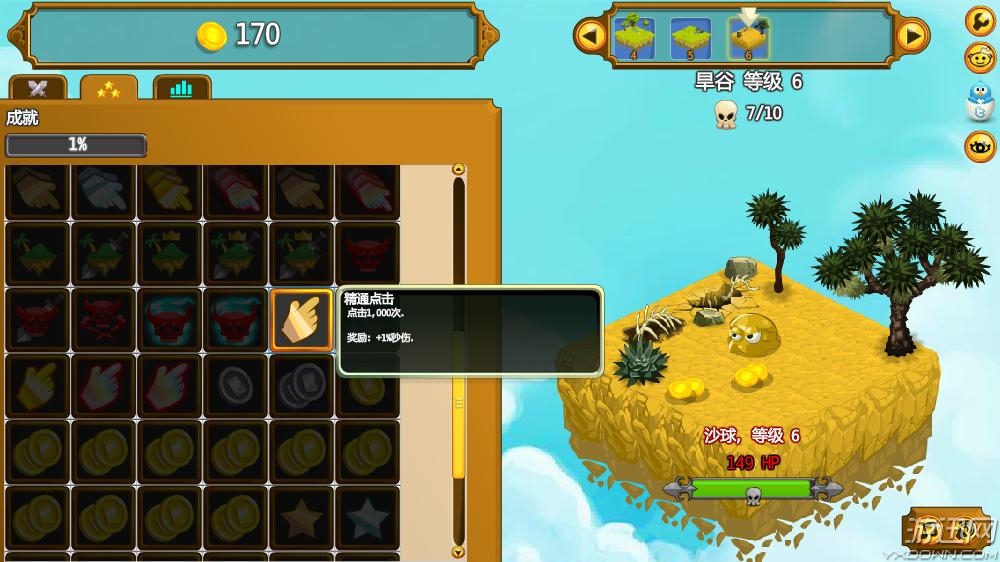Click the scroll up arrow of achievements list
The width and height of the screenshot is (1000, 562).
click(459, 169)
